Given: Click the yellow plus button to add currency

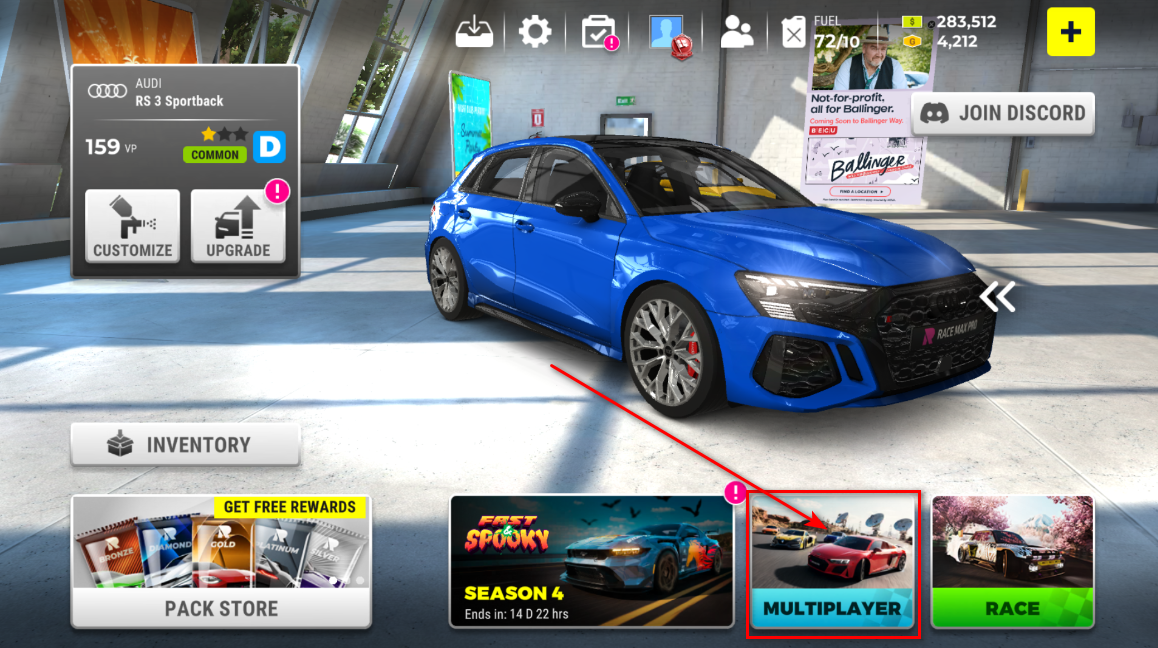Looking at the screenshot, I should coord(1071,32).
